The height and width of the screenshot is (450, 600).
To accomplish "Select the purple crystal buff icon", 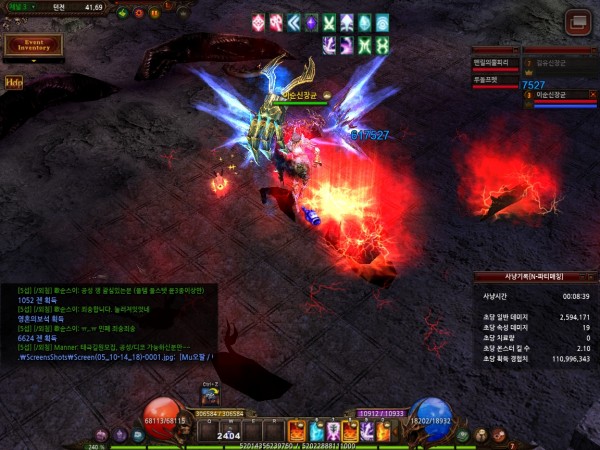I will coord(311,22).
